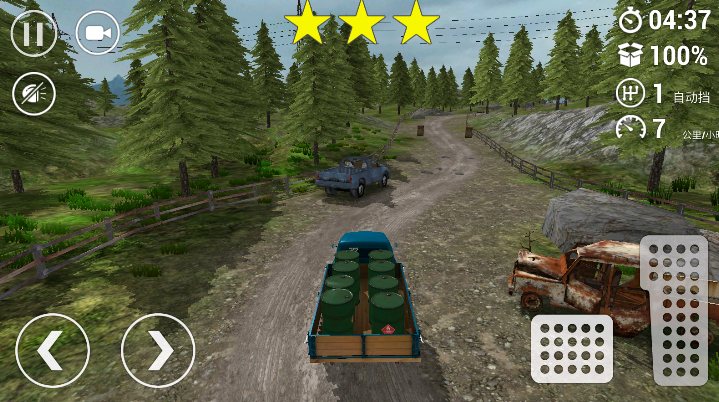719x402 pixels.
Task: Pause the game
Action: (33, 33)
